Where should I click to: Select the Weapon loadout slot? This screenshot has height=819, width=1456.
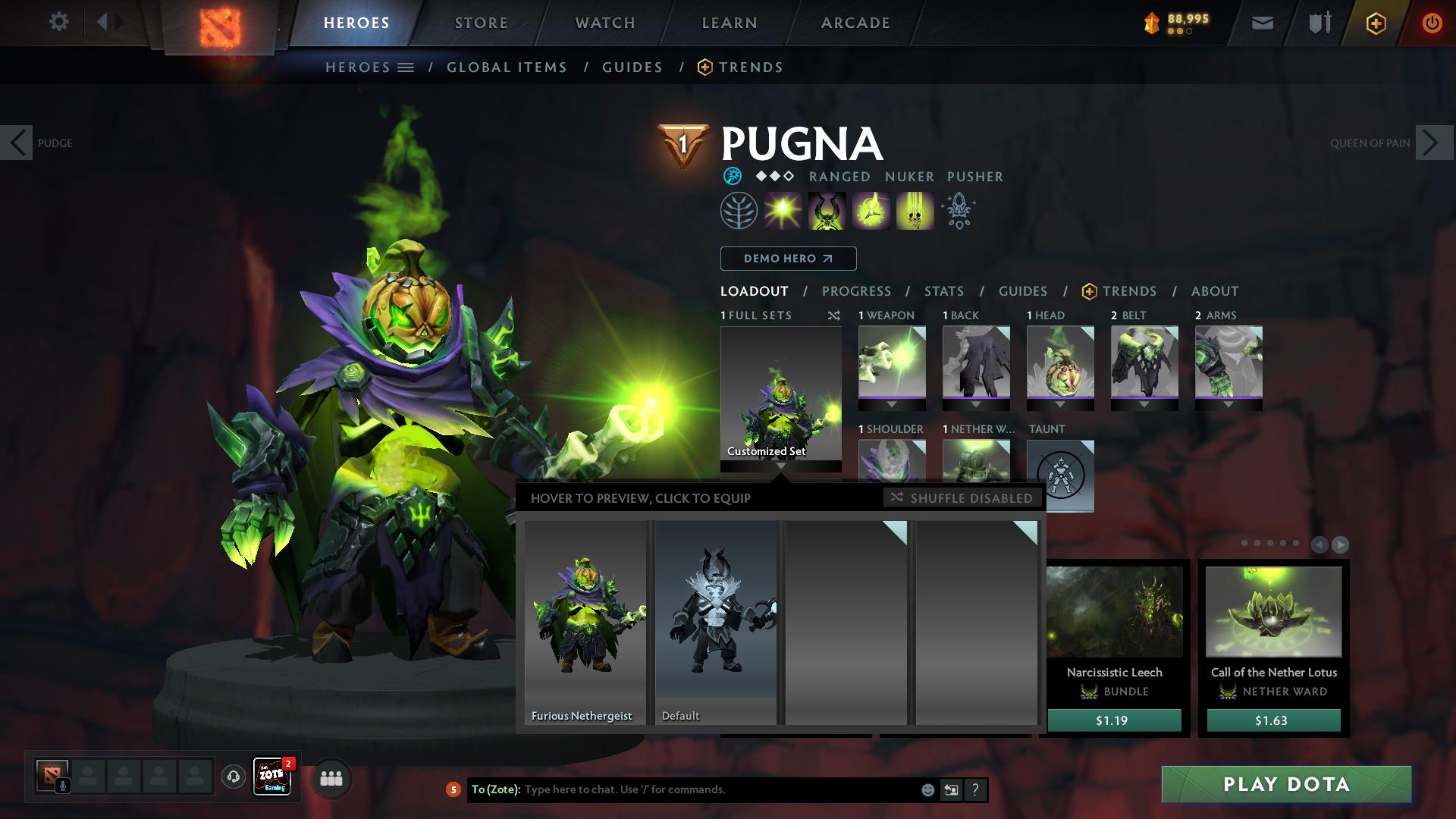[x=892, y=362]
